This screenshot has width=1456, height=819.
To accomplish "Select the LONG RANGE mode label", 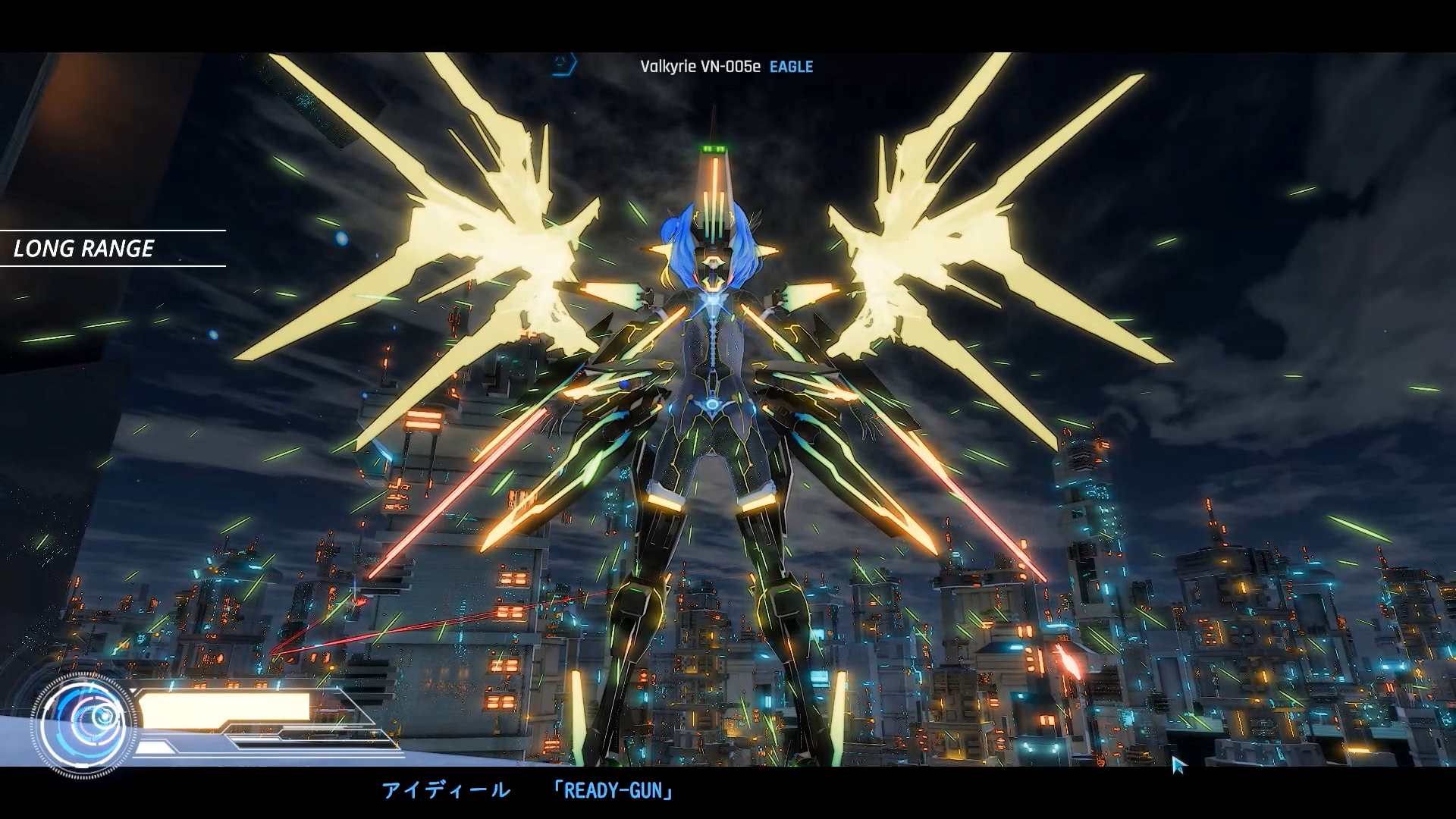I will (84, 249).
